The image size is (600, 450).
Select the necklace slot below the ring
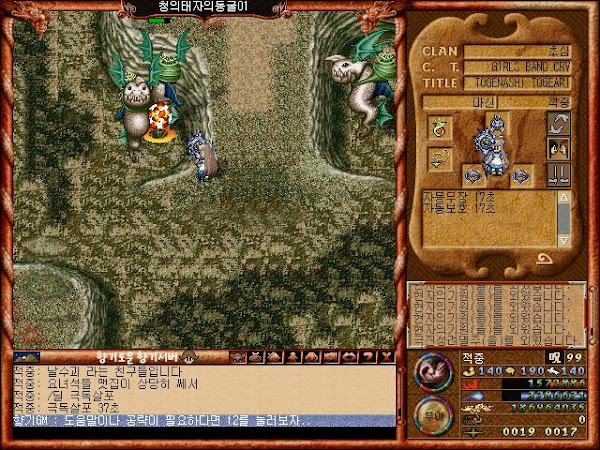click(x=440, y=157)
